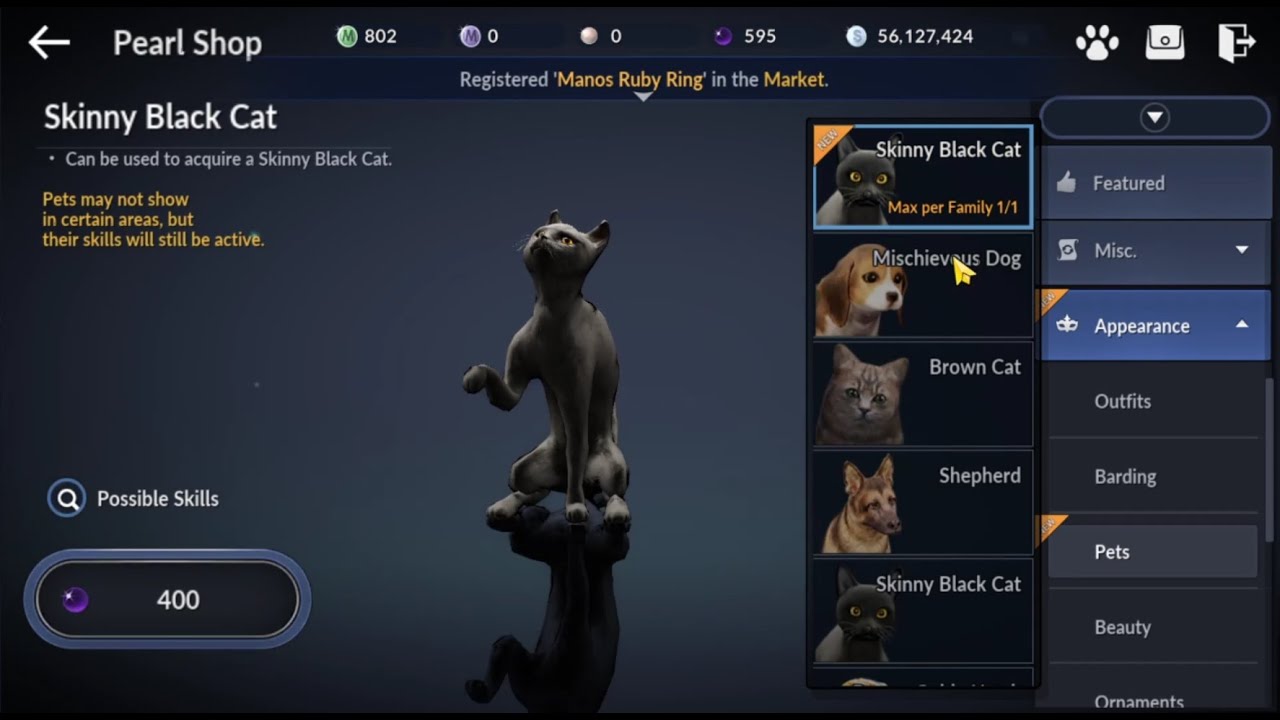The height and width of the screenshot is (720, 1280).
Task: Open the pet management paw icon
Action: [x=1096, y=43]
